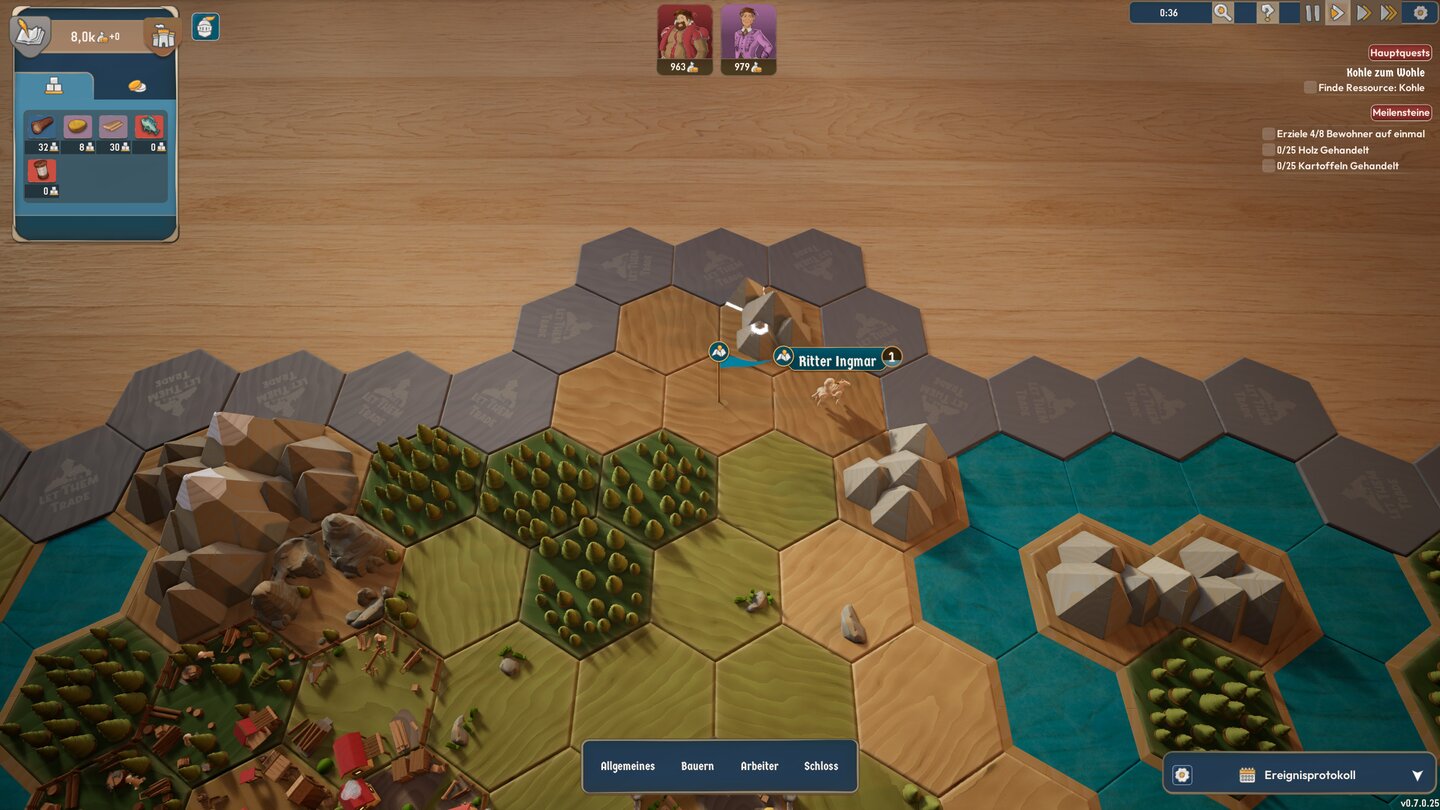Switch to the gold coins tab
Screen dimensions: 1440x810
click(x=136, y=87)
